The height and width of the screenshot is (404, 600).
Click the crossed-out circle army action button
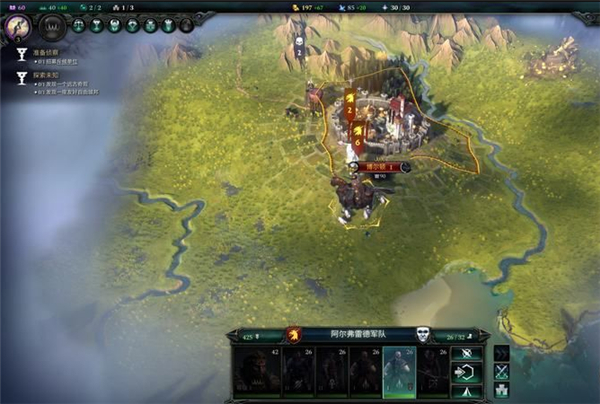[465, 353]
